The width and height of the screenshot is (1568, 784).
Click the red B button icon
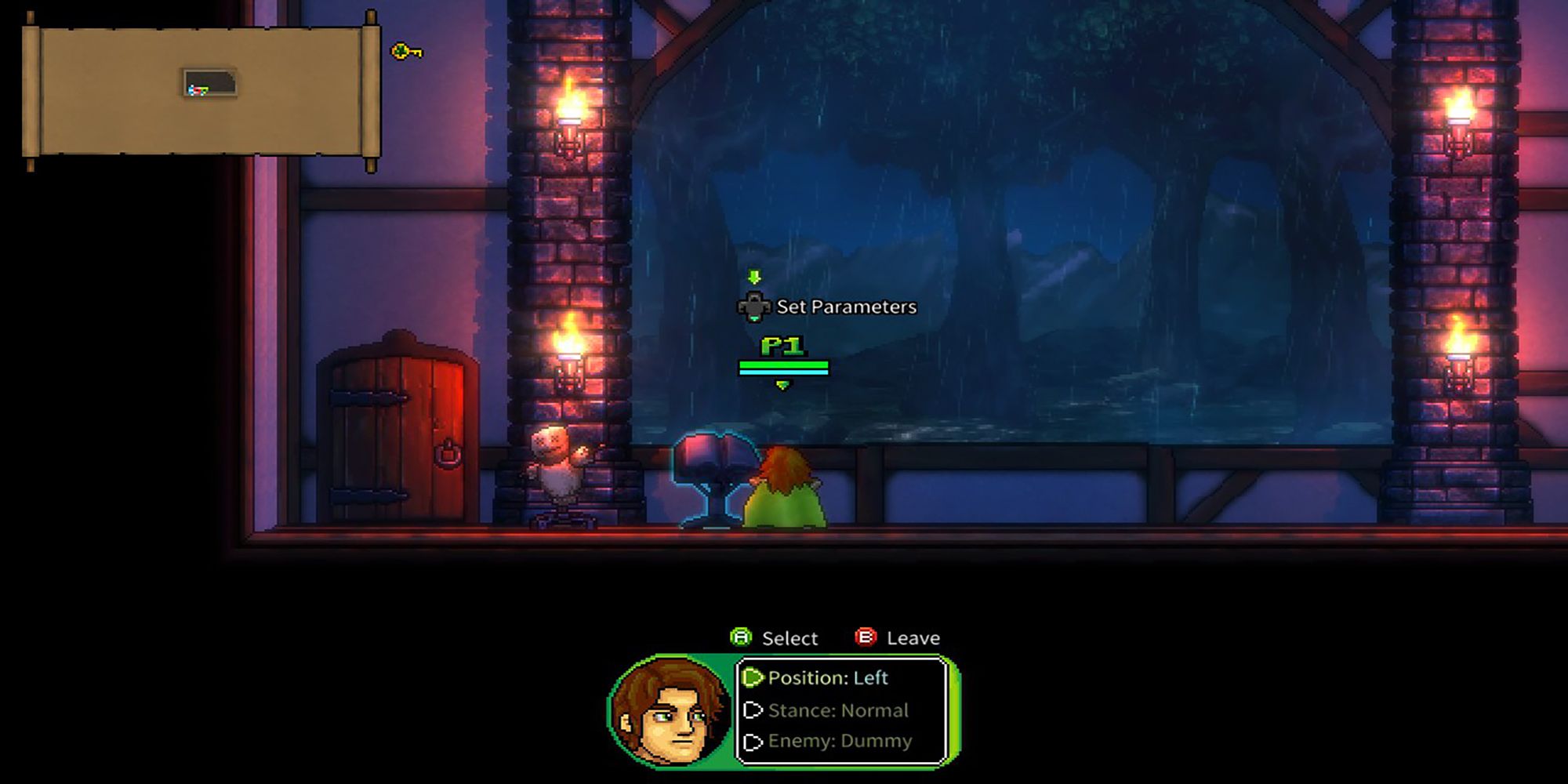click(866, 637)
